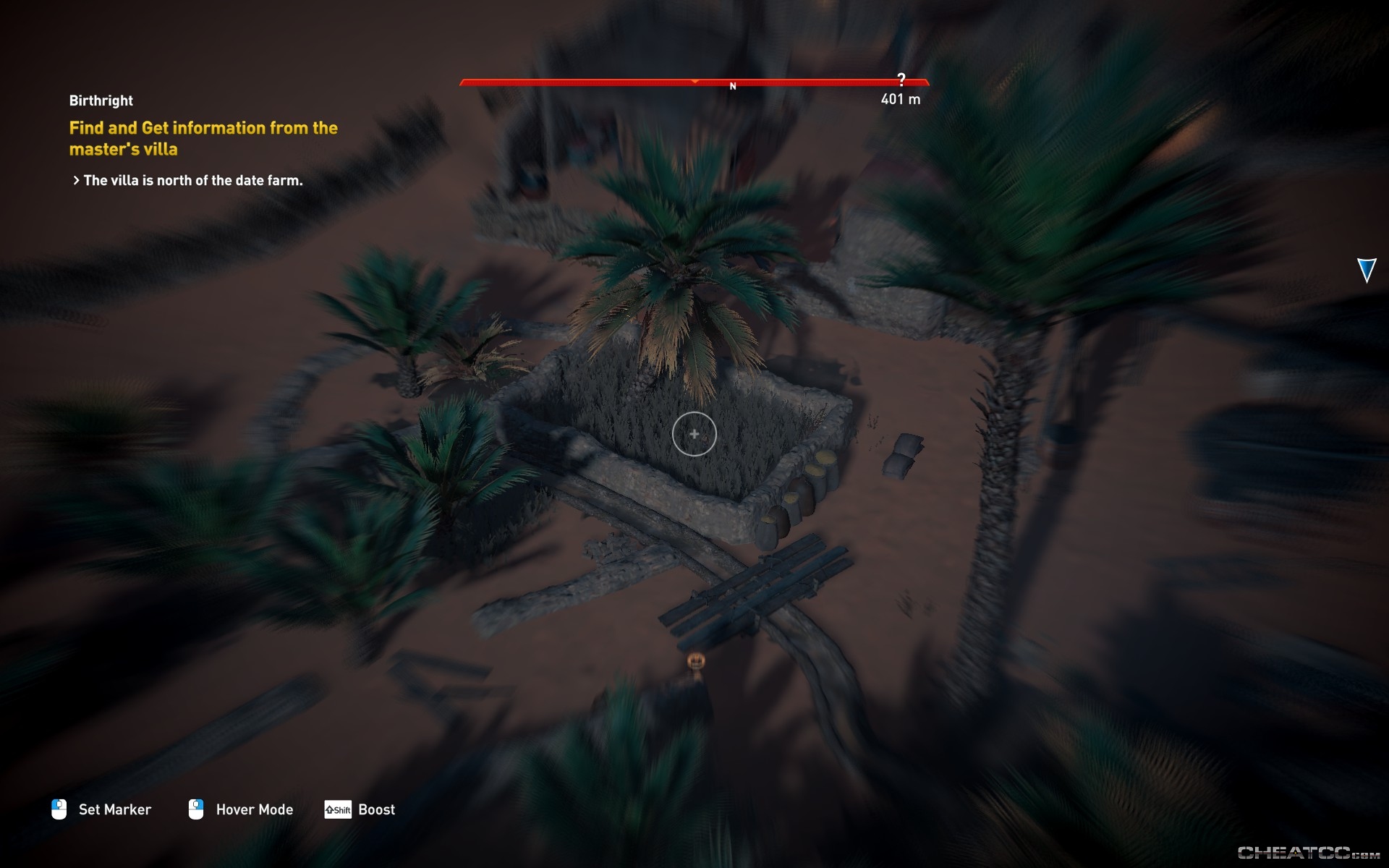Select the orange Senu marker icon

pos(696,660)
